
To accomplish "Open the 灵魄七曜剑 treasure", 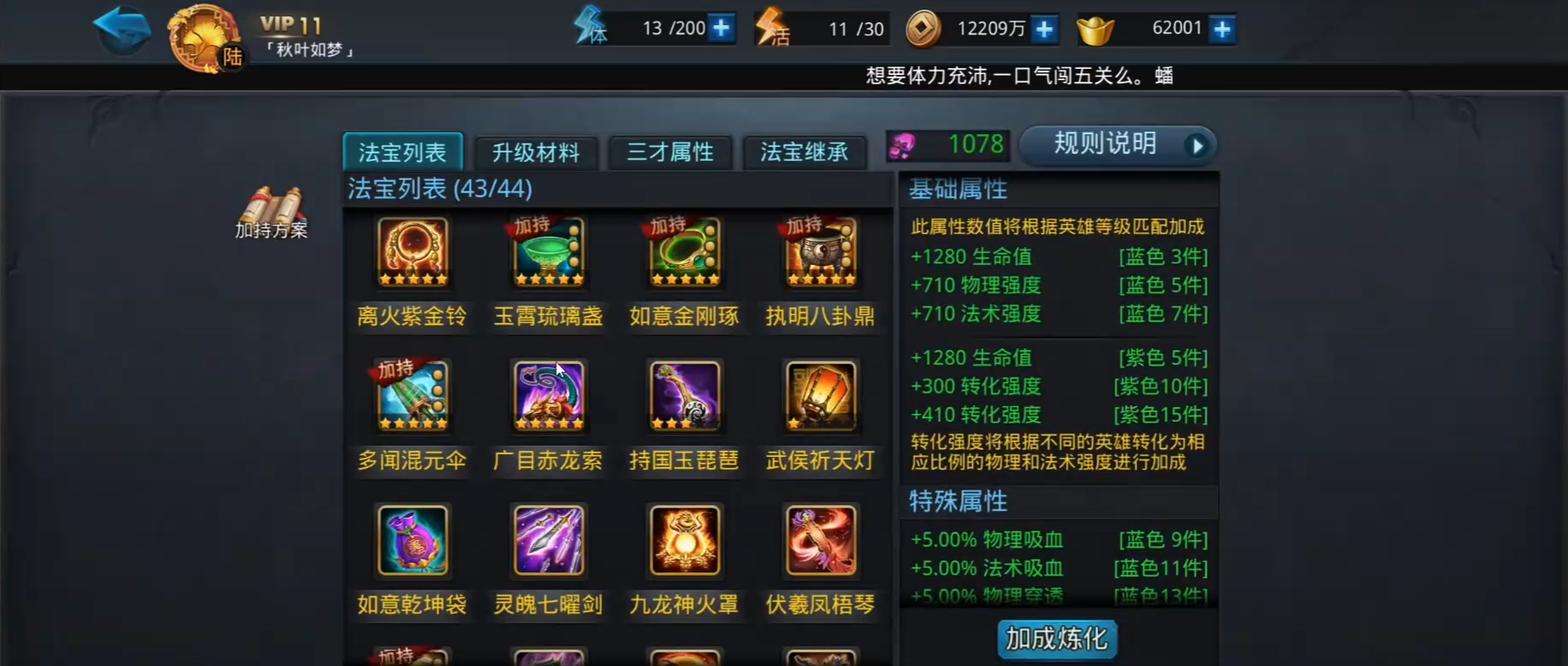I will (x=548, y=540).
